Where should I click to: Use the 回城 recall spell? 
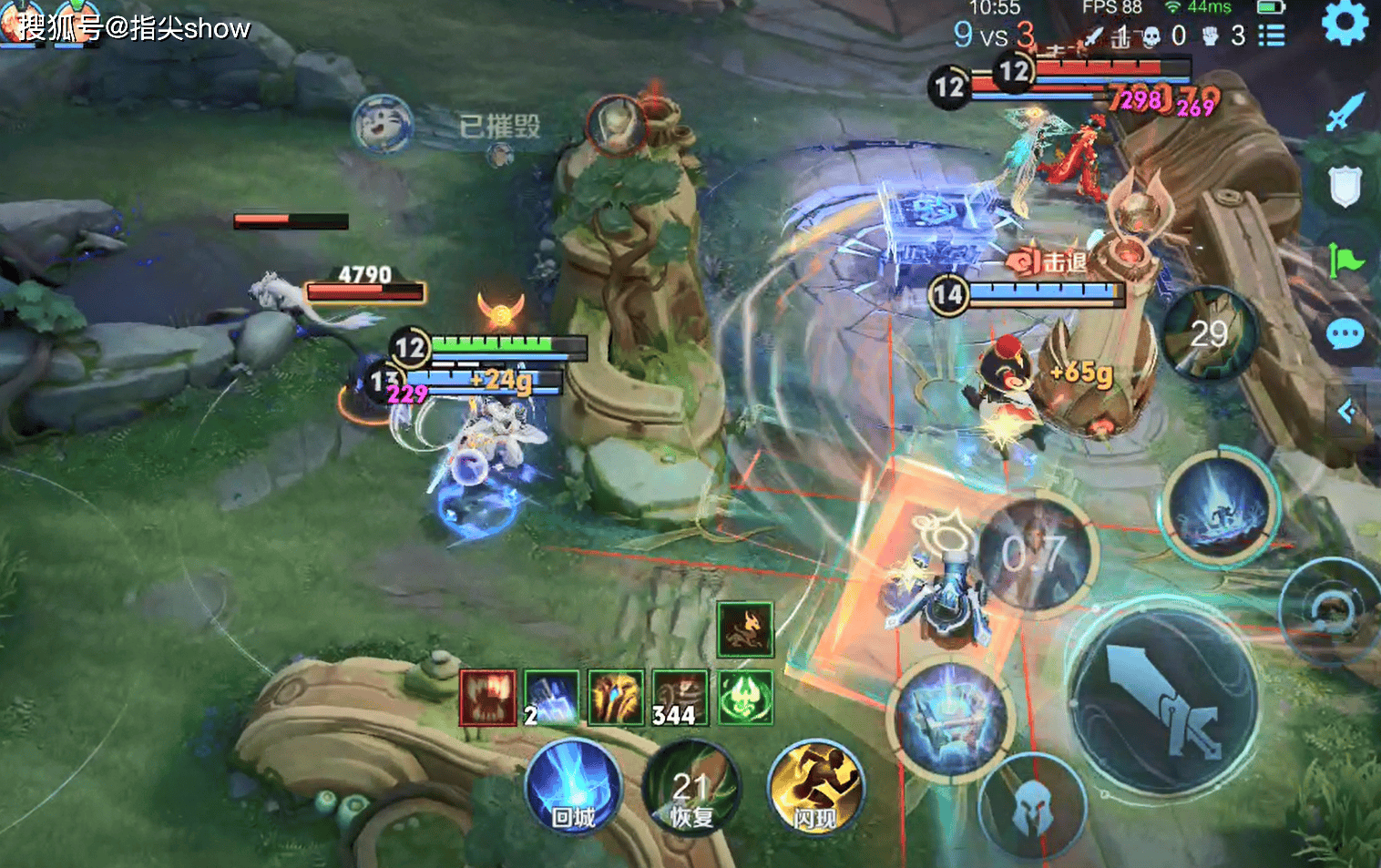click(573, 788)
